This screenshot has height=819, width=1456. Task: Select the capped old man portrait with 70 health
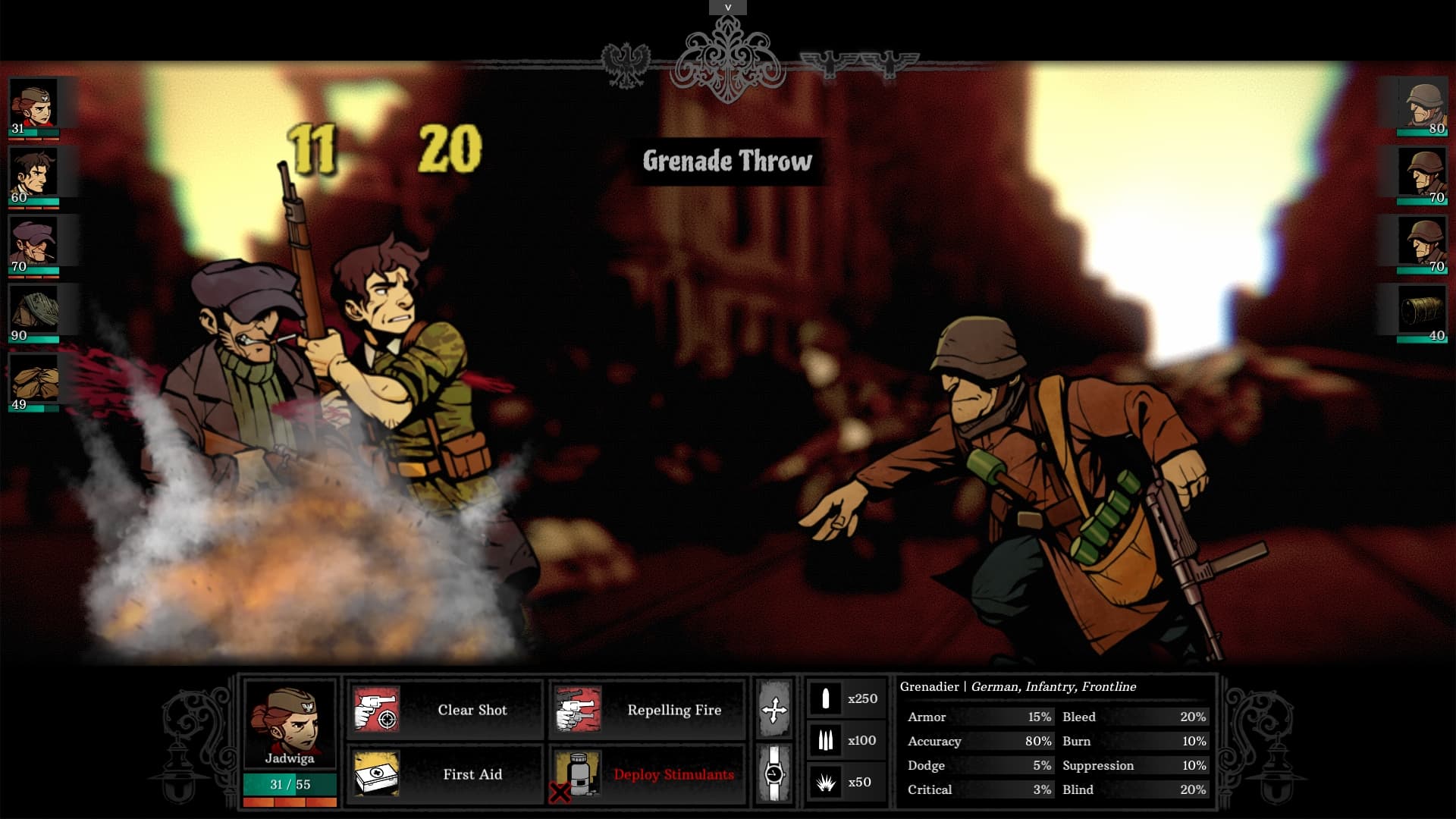[x=34, y=243]
